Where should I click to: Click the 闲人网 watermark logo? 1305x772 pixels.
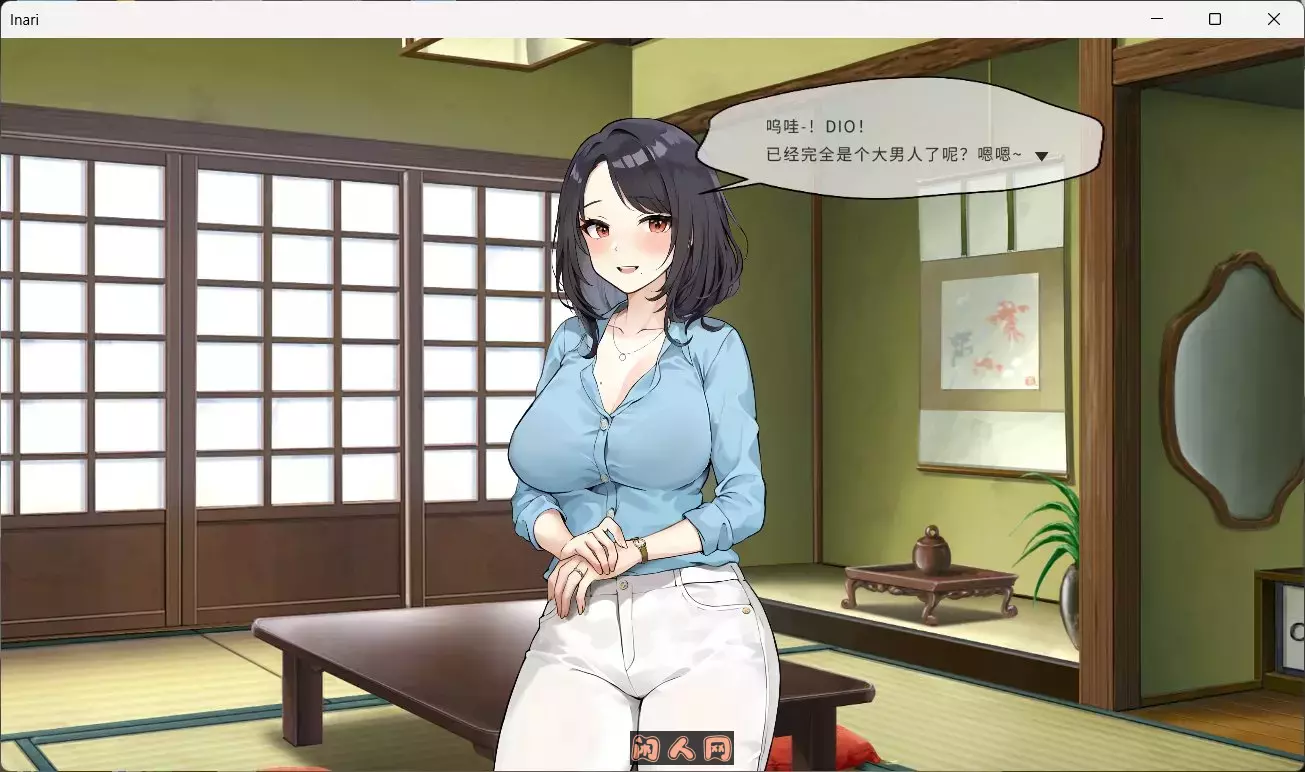point(683,749)
